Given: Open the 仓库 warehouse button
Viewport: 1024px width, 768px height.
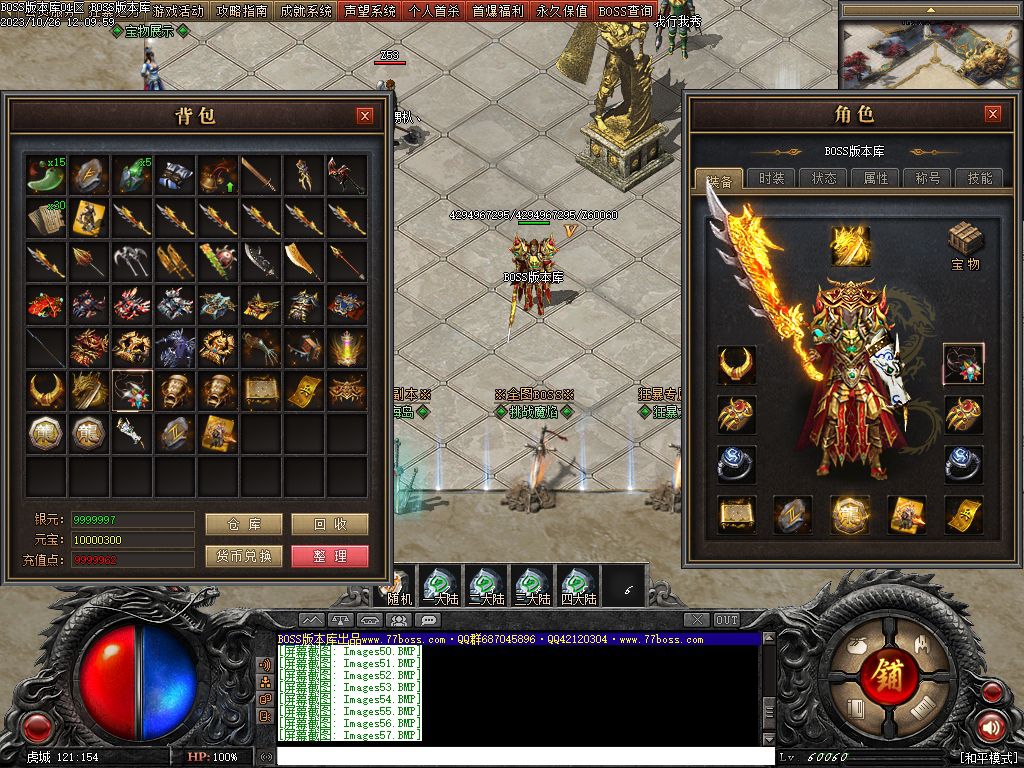Looking at the screenshot, I should [243, 524].
